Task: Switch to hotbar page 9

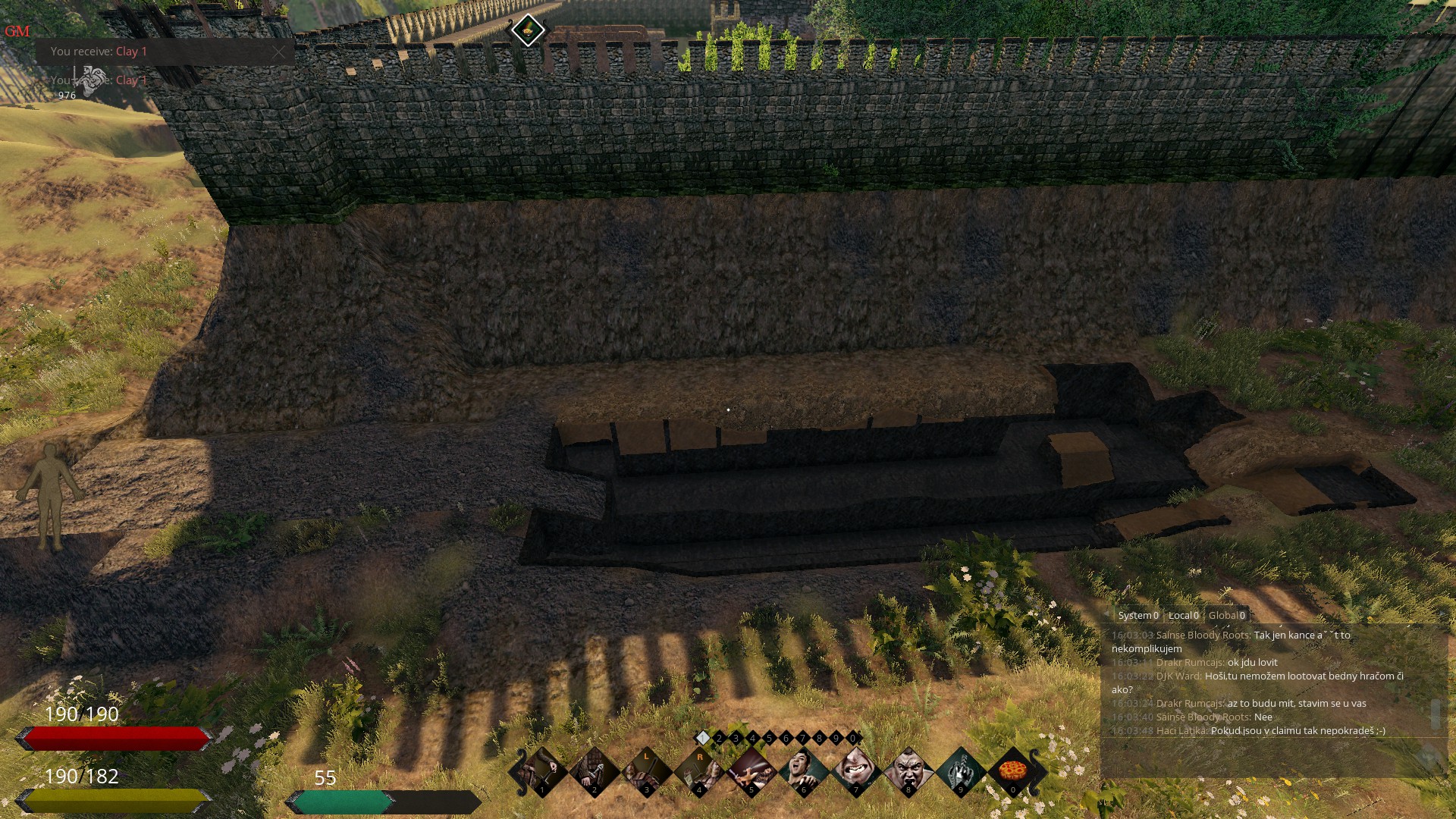Action: (836, 738)
